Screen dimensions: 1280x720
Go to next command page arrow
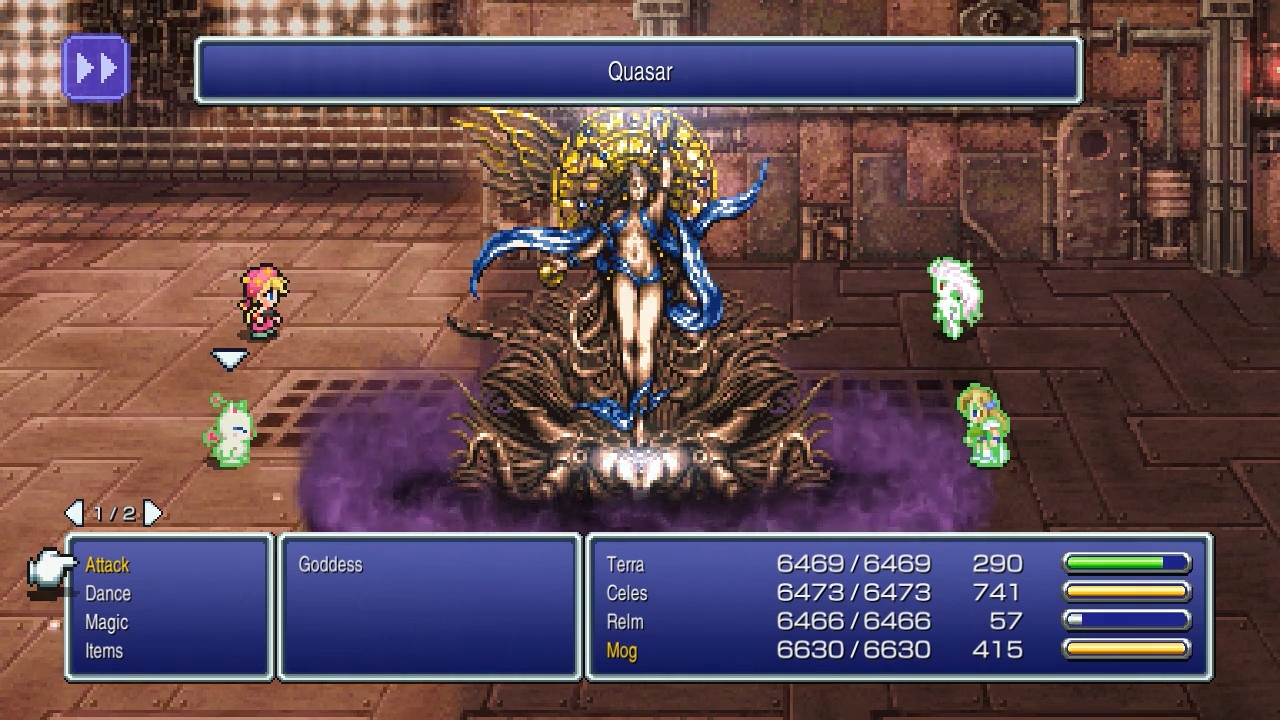click(152, 513)
